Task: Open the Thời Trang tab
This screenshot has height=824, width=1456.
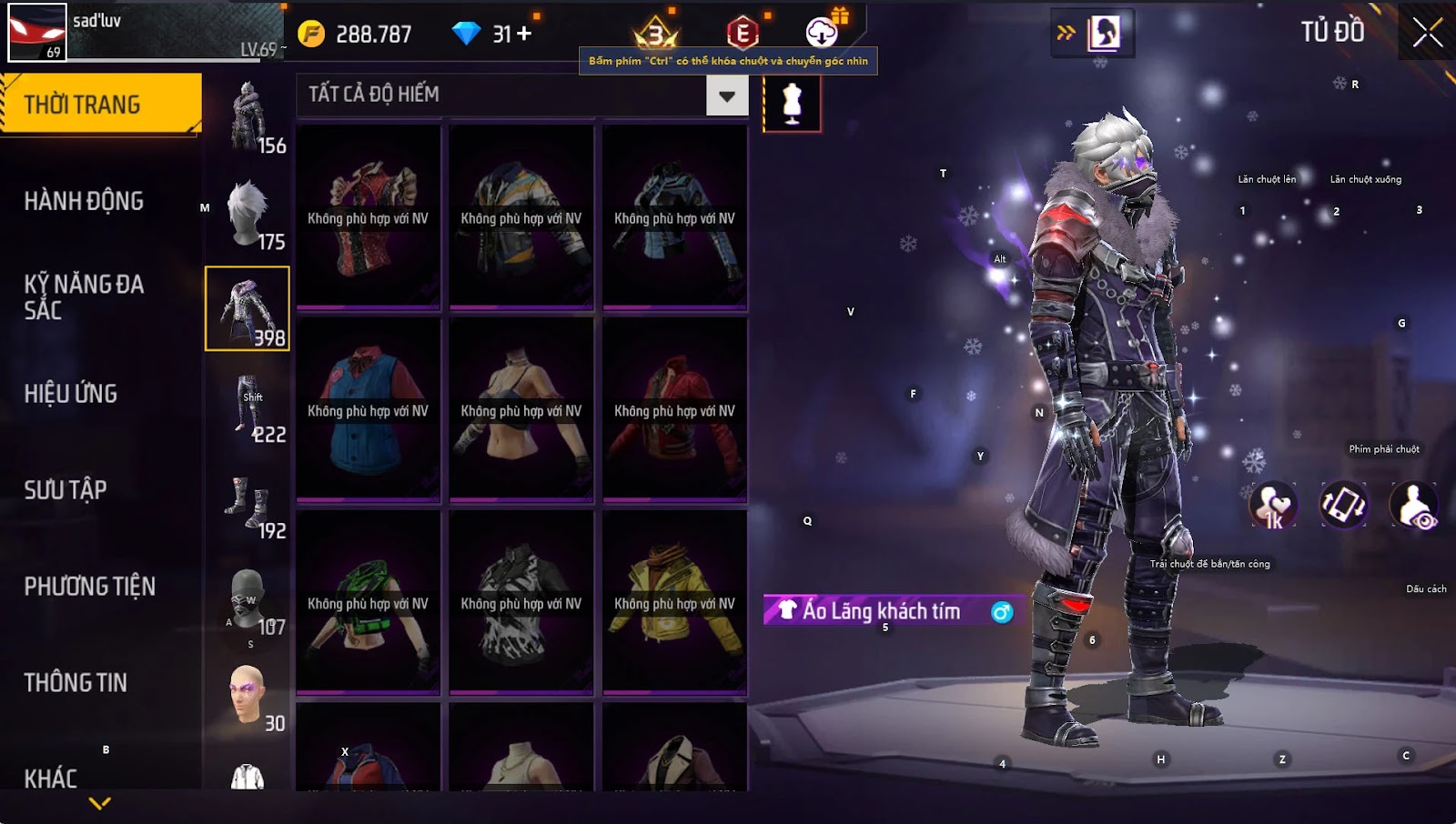Action: click(x=100, y=105)
